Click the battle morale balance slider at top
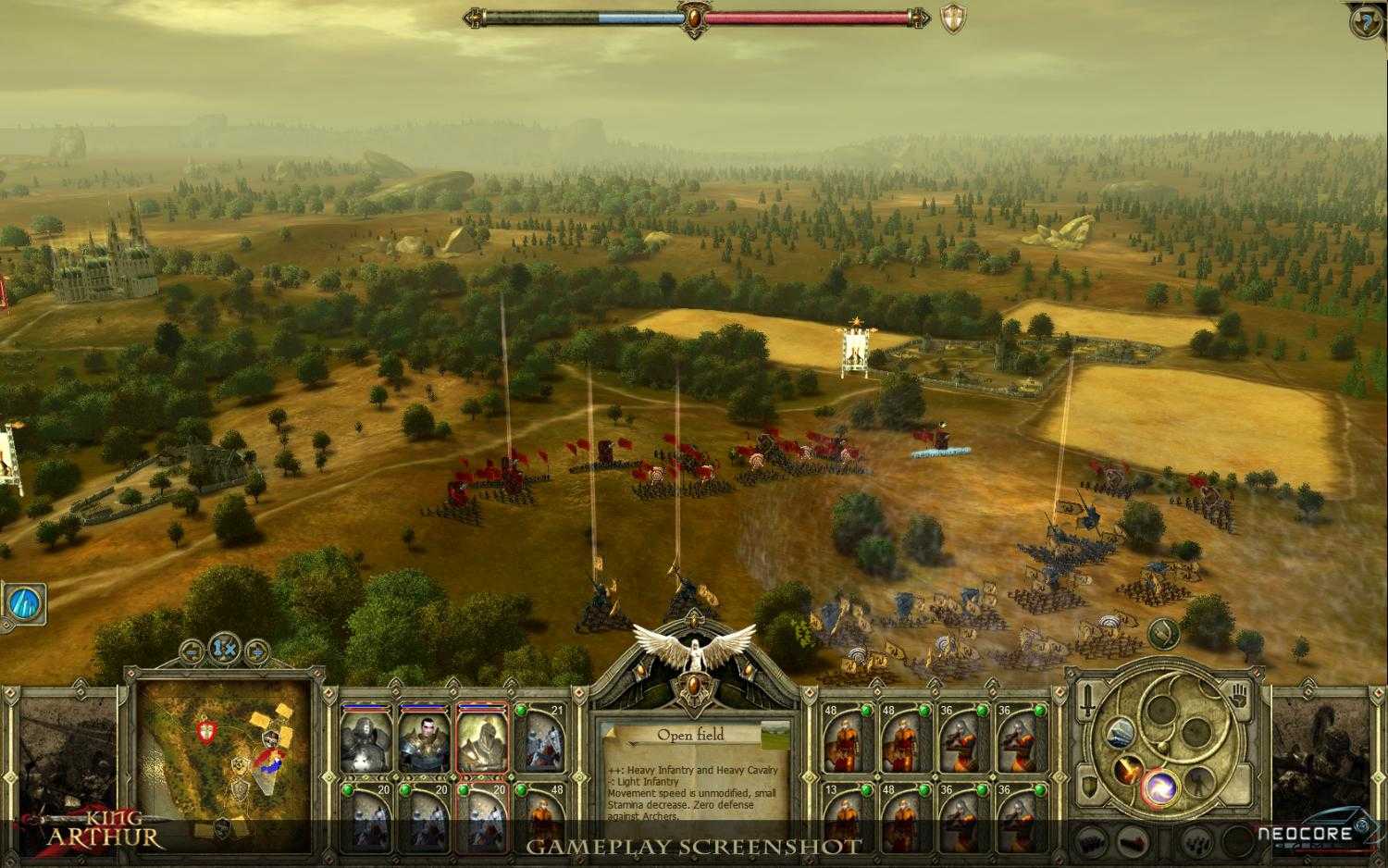The image size is (1388, 868). pyautogui.click(x=692, y=19)
